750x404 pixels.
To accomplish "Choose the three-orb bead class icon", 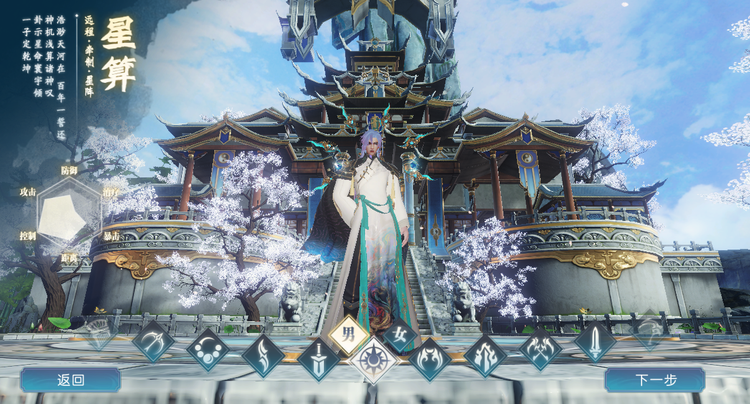I will coord(208,350).
